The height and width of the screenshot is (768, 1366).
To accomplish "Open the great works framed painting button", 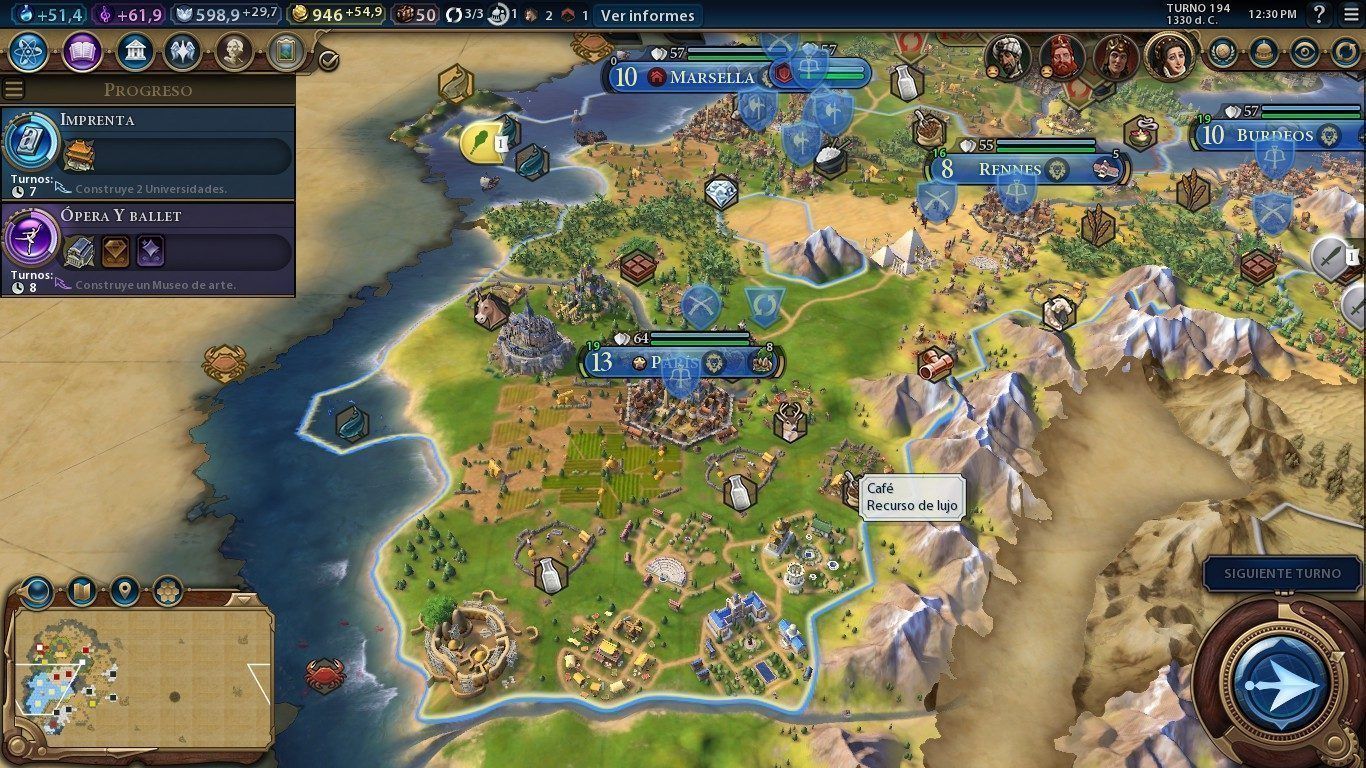I will [285, 51].
